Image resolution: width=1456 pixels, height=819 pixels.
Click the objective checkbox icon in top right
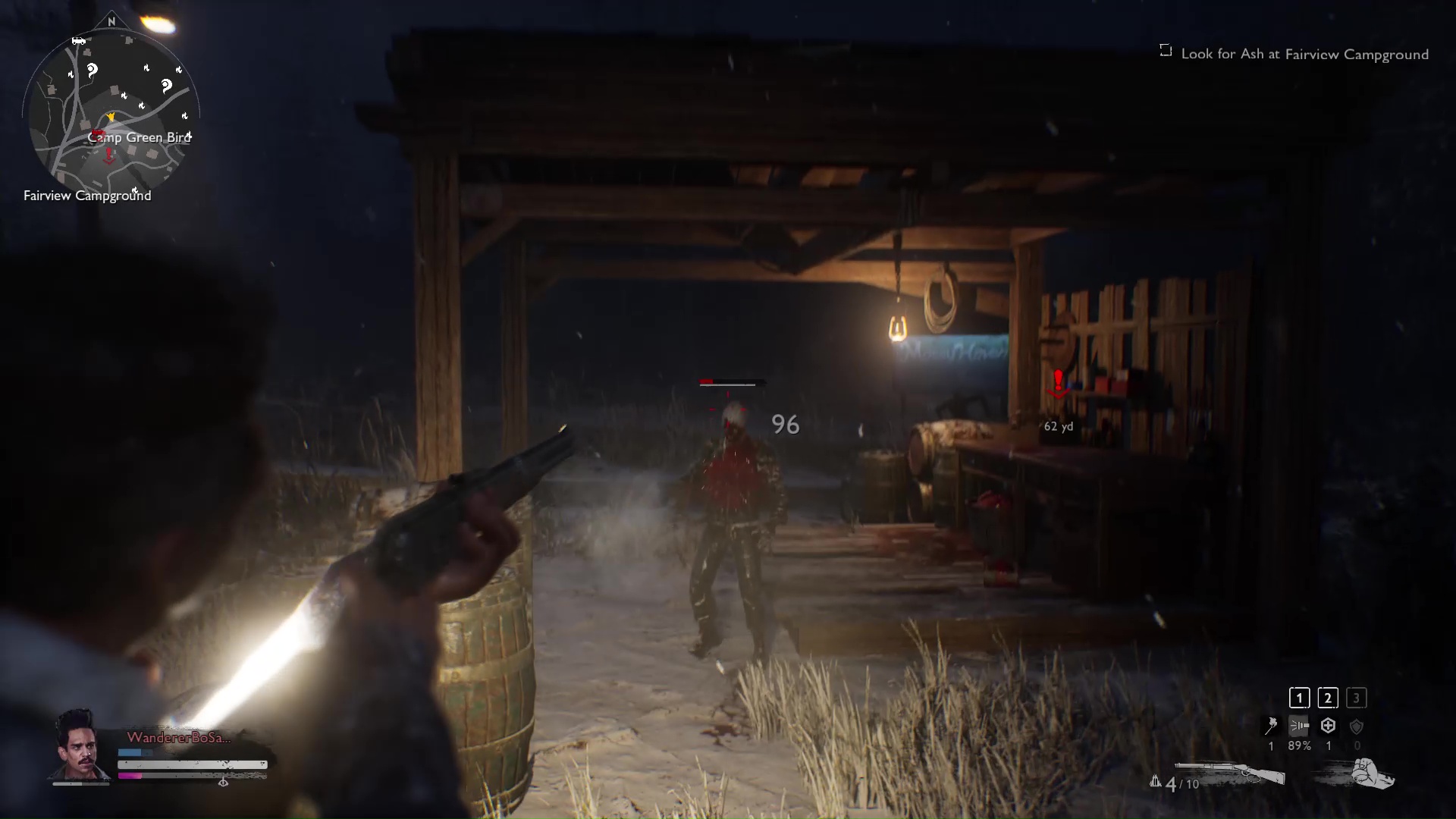click(1165, 49)
